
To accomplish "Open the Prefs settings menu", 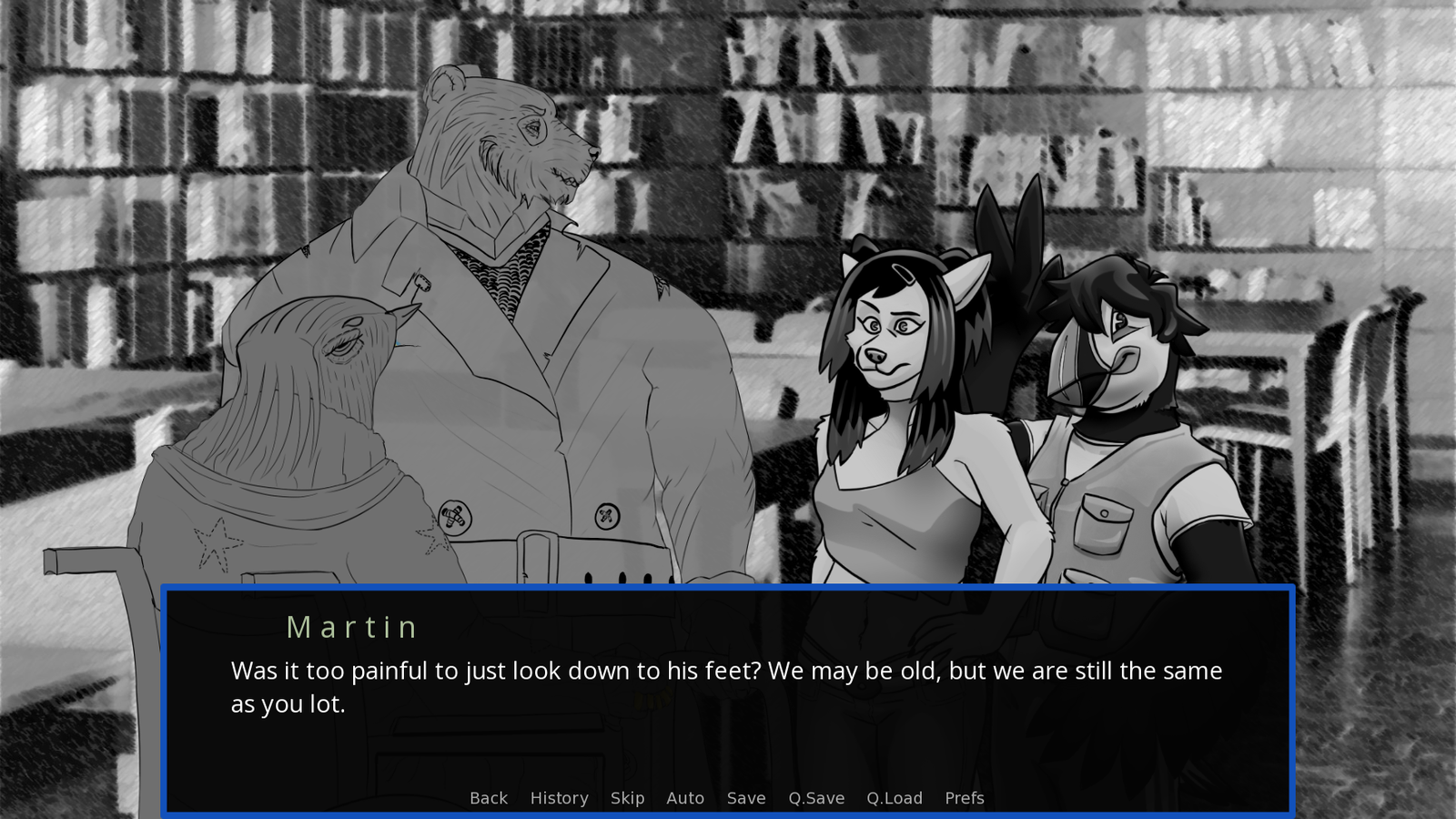I will [x=965, y=798].
